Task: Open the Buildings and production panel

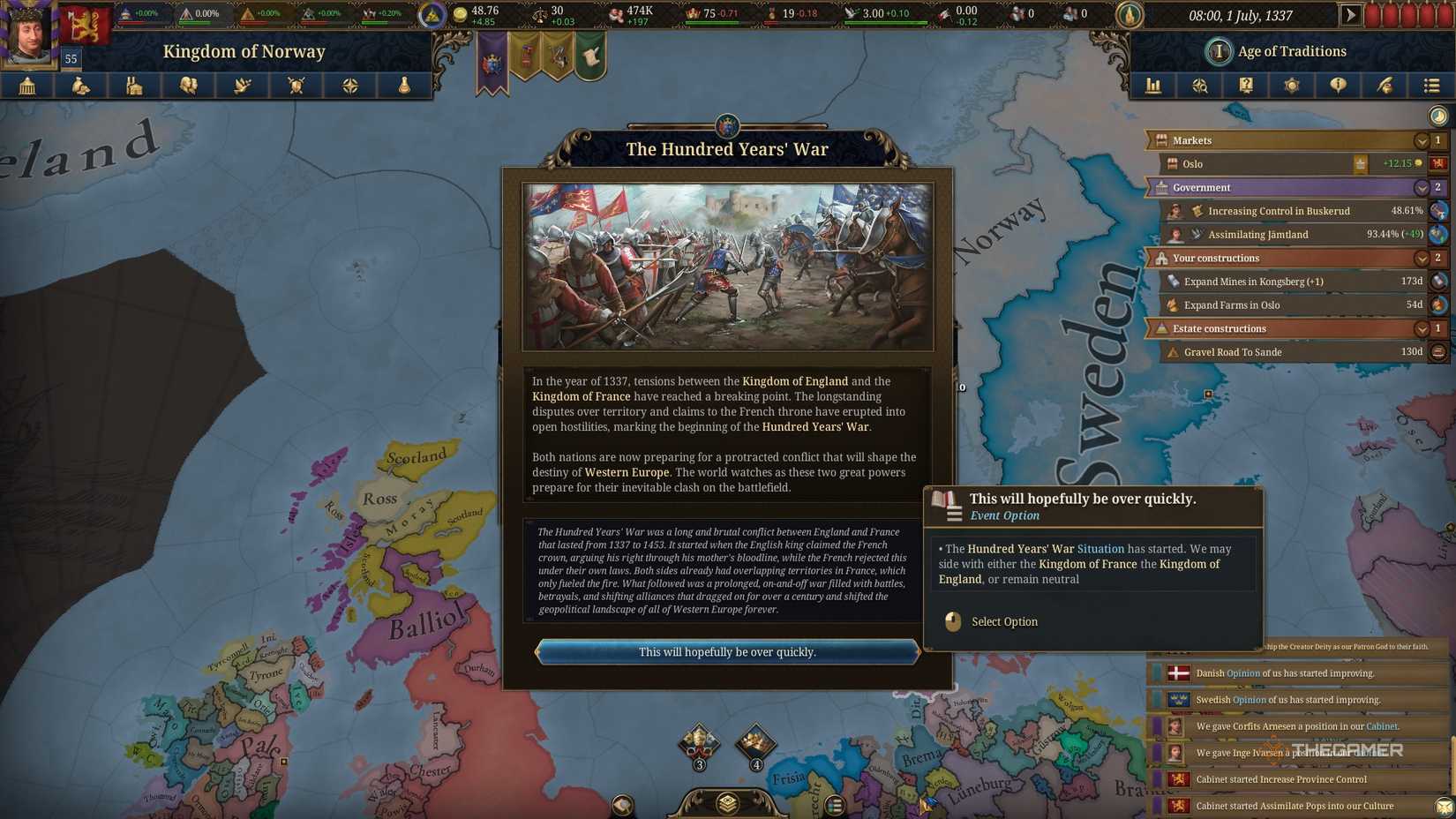Action: [135, 86]
